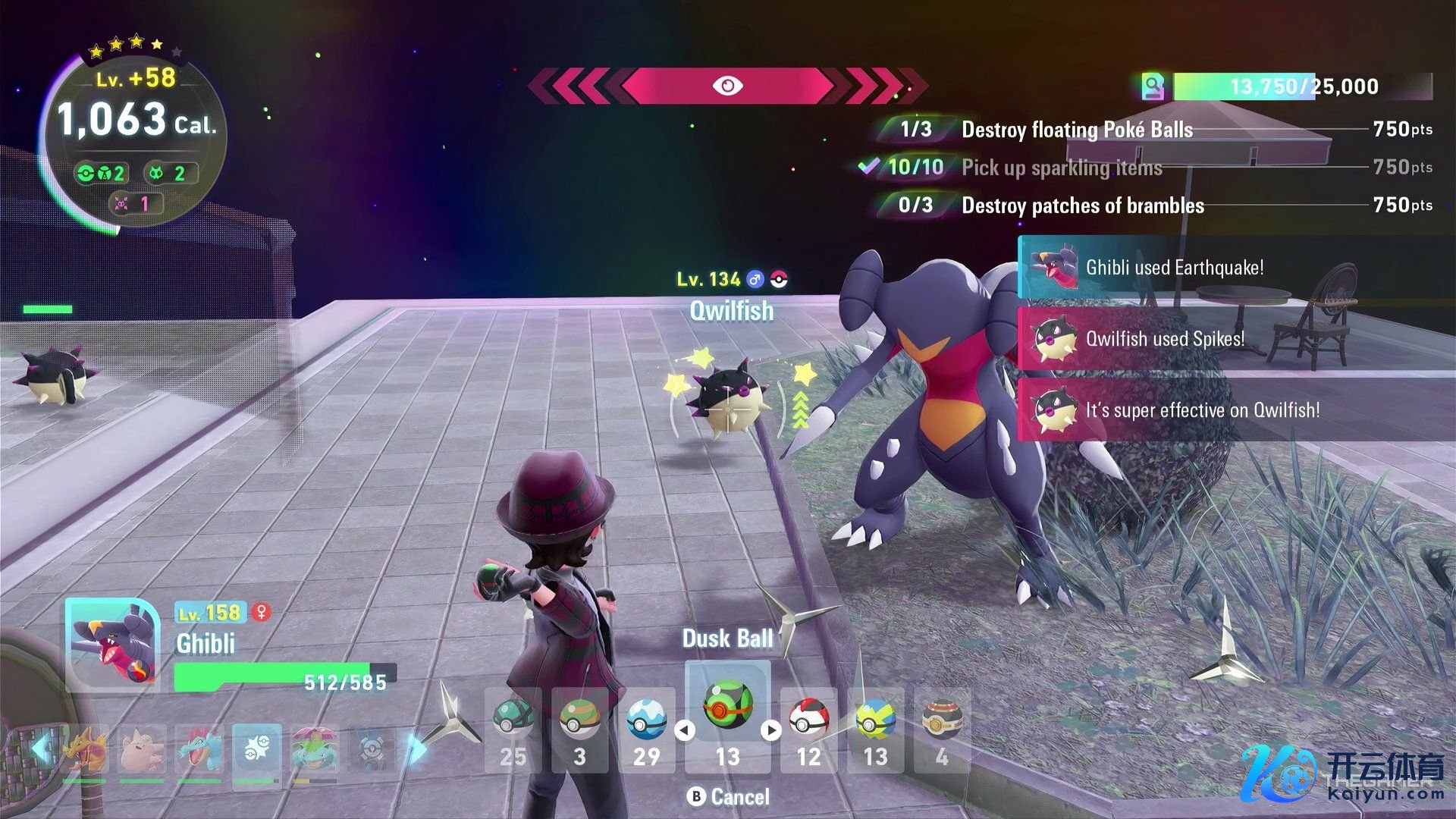Select the Dusk Ball slot
Screen dimensions: 1456x819
pyautogui.click(x=727, y=706)
